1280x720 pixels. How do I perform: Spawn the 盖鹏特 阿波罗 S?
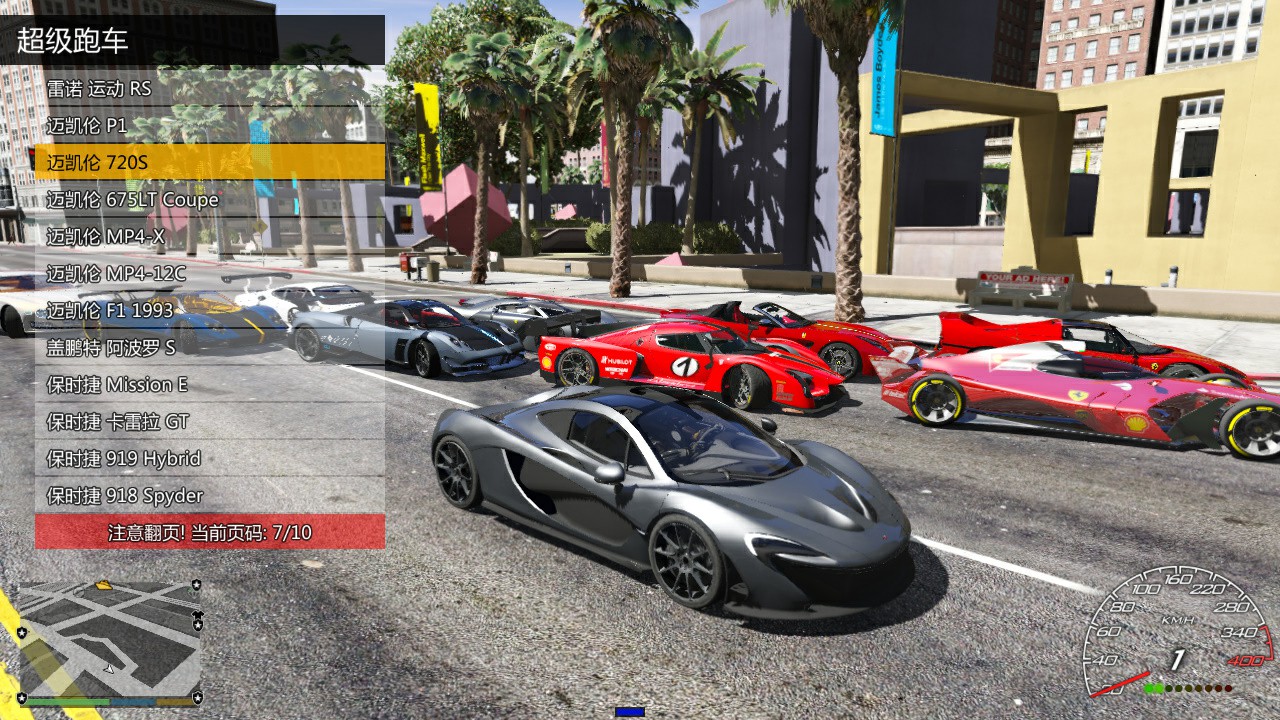coord(210,347)
